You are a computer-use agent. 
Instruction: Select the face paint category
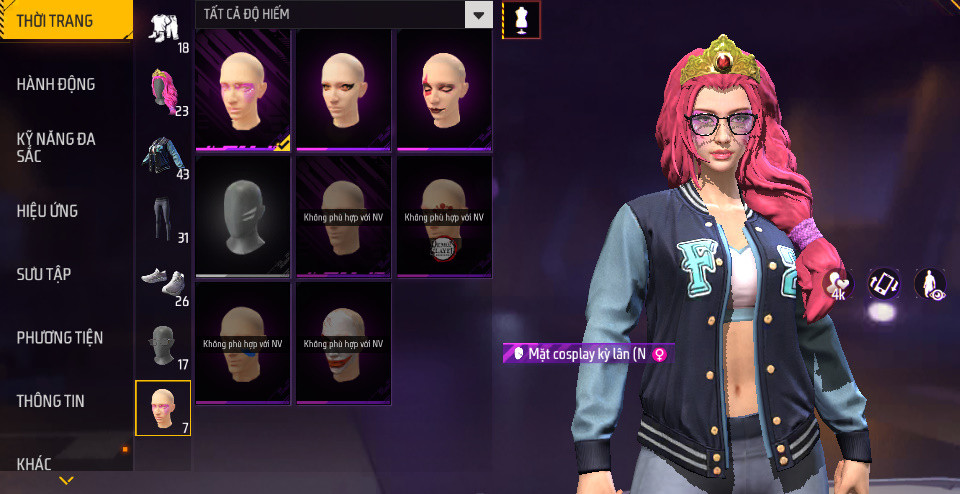pyautogui.click(x=163, y=408)
